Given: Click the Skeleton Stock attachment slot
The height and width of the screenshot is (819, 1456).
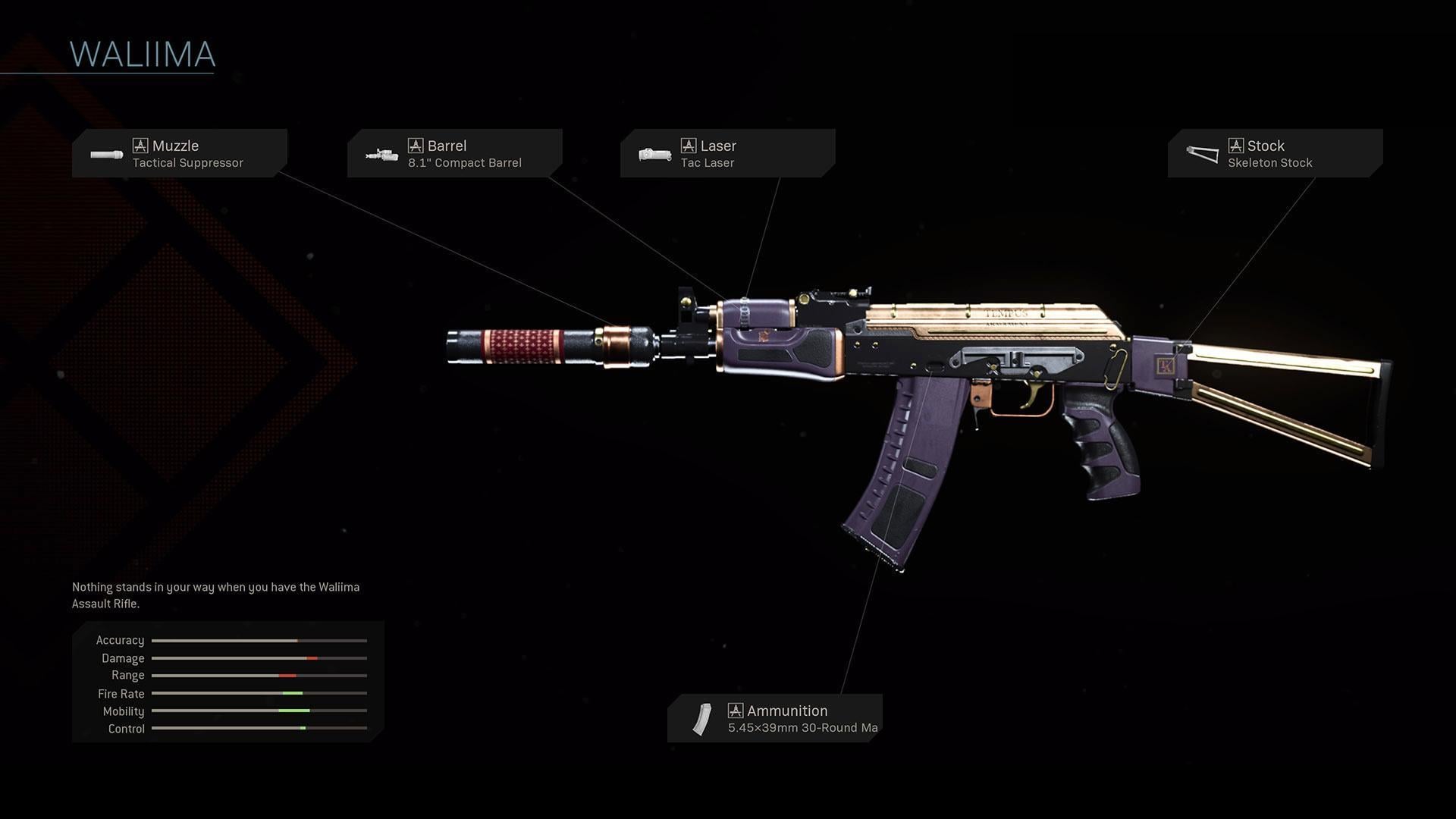Looking at the screenshot, I should (1275, 153).
